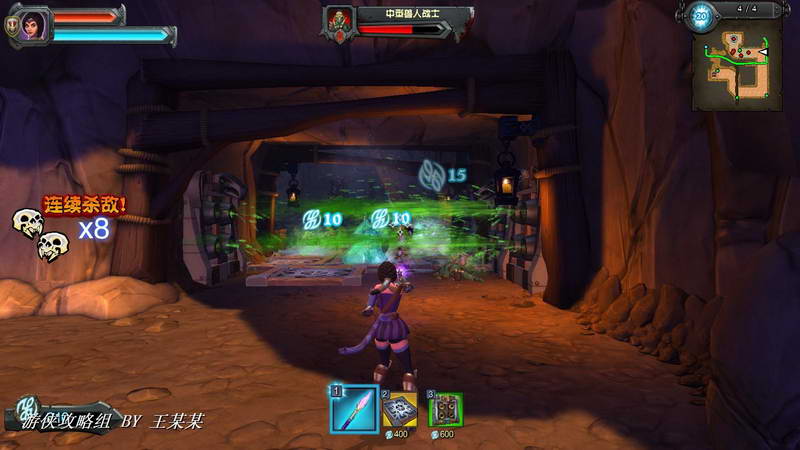Select the spear weapon in slot 1

coord(354,408)
